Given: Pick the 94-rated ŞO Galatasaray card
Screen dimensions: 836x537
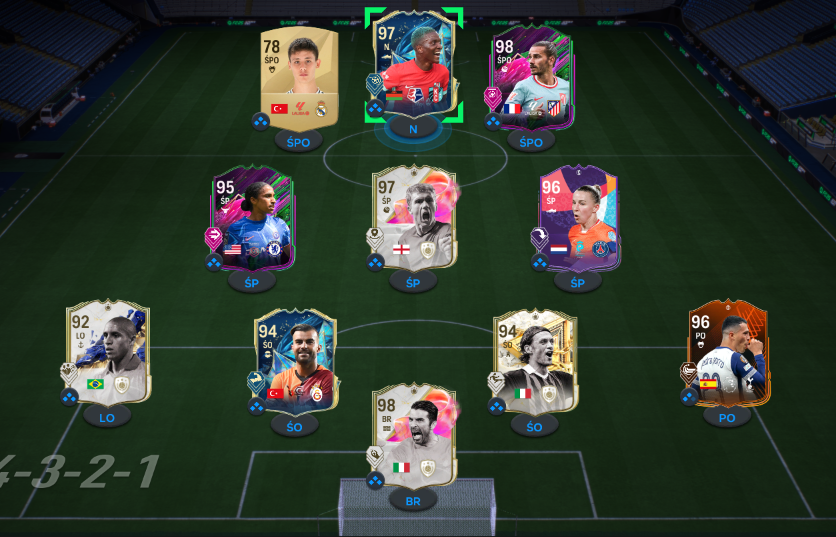Looking at the screenshot, I should click(294, 361).
